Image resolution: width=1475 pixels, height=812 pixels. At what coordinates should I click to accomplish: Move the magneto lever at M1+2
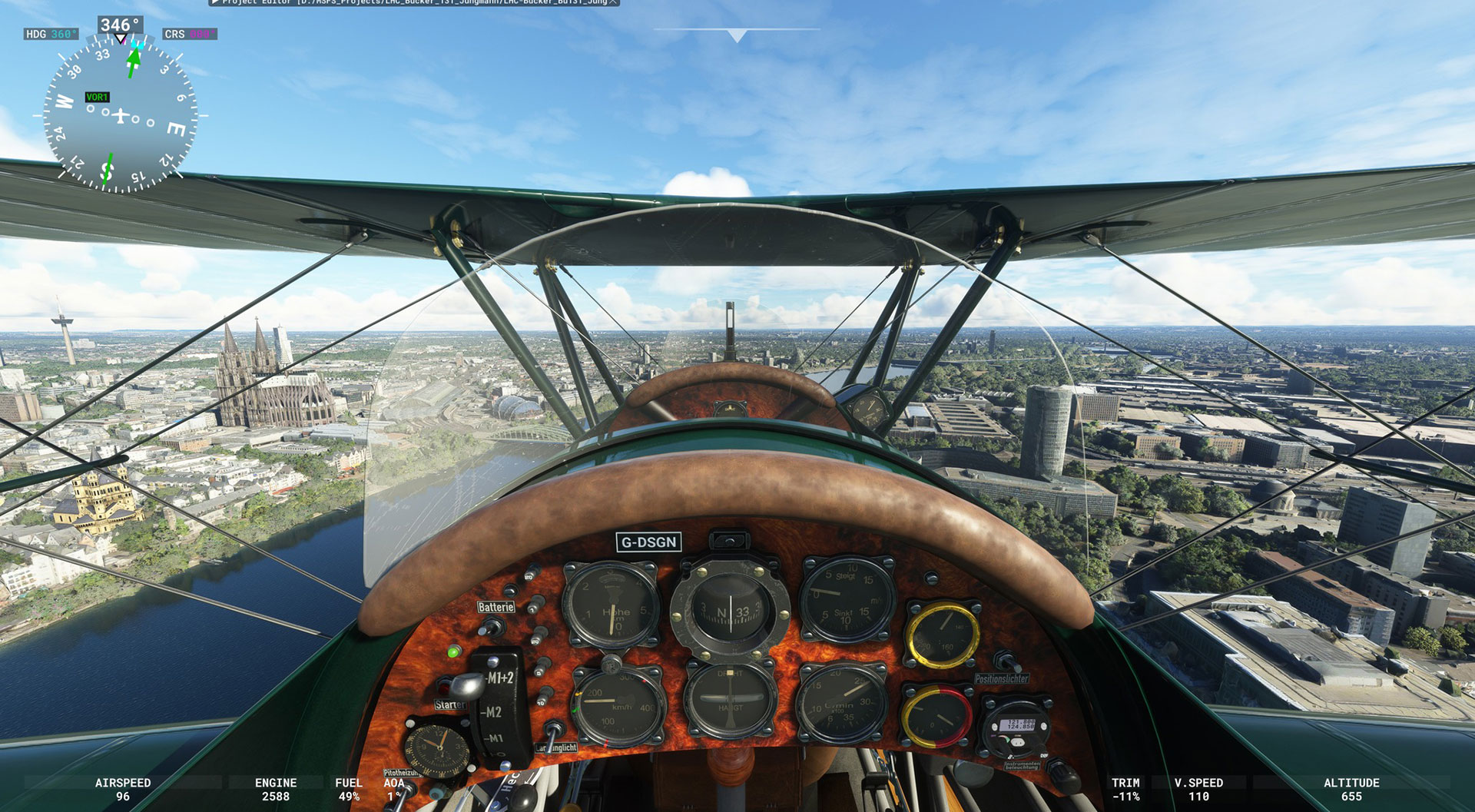tap(467, 684)
